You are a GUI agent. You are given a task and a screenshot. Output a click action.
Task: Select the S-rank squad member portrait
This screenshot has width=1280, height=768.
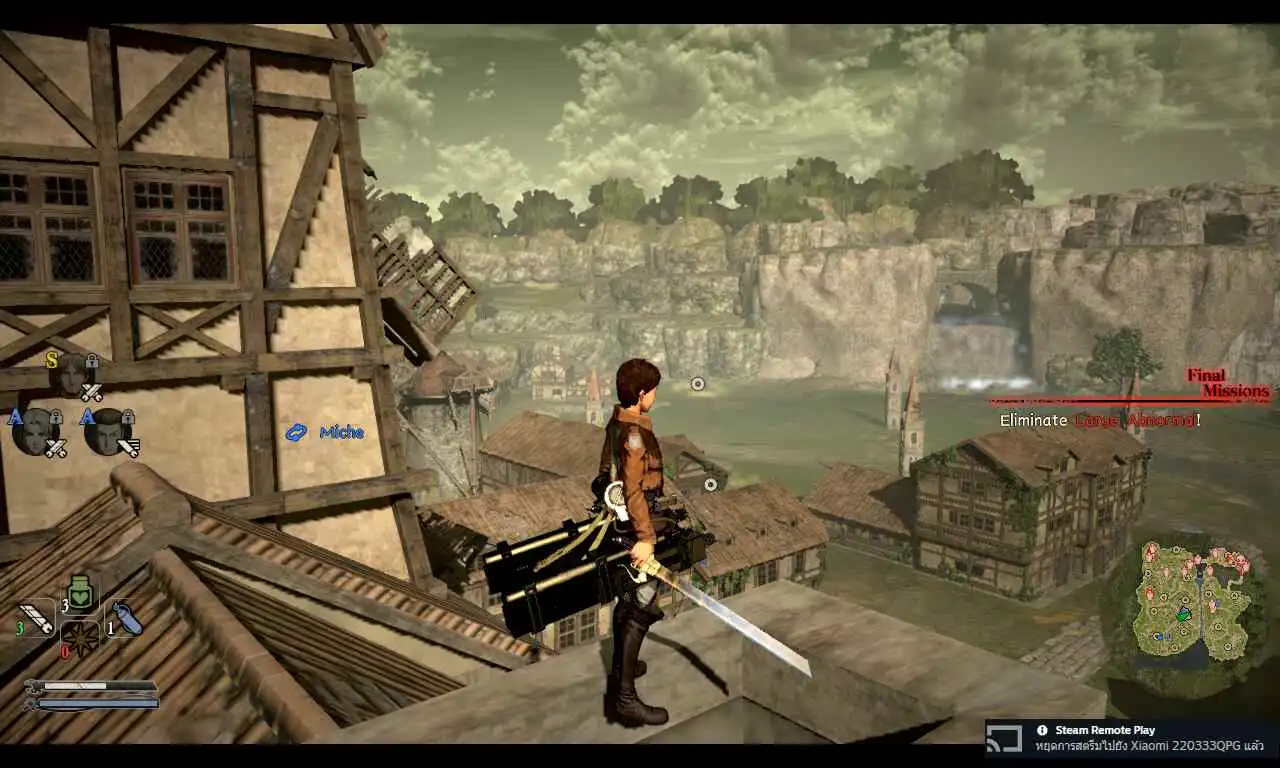coord(72,374)
